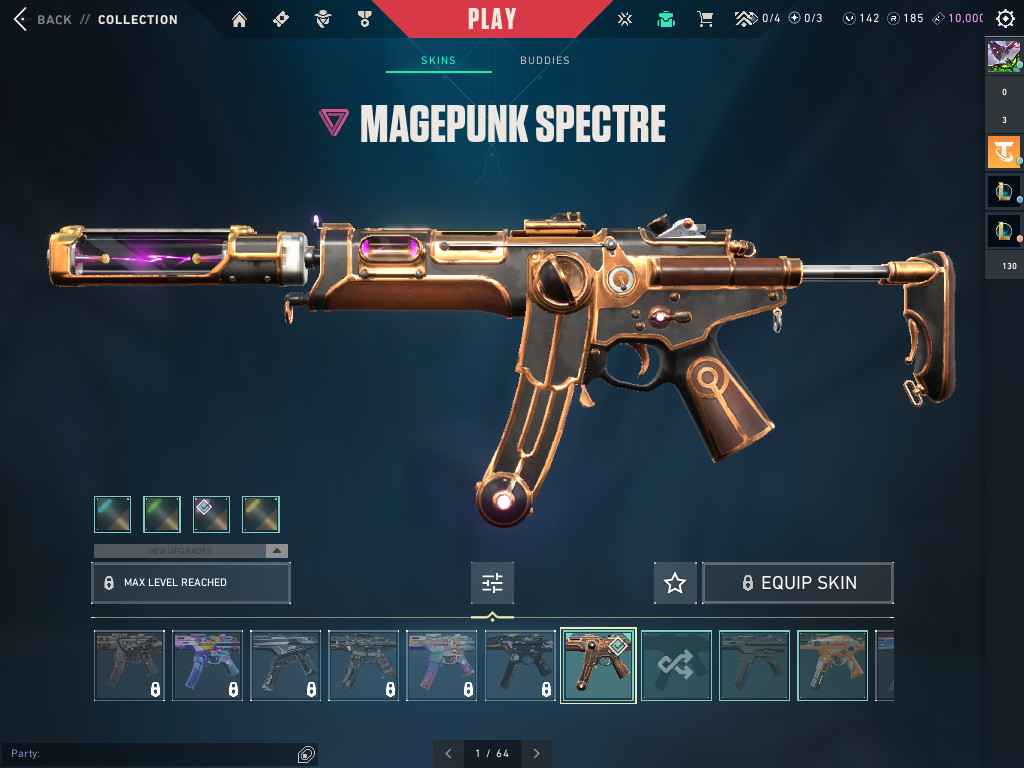
Task: Open the party chat icon
Action: [306, 753]
